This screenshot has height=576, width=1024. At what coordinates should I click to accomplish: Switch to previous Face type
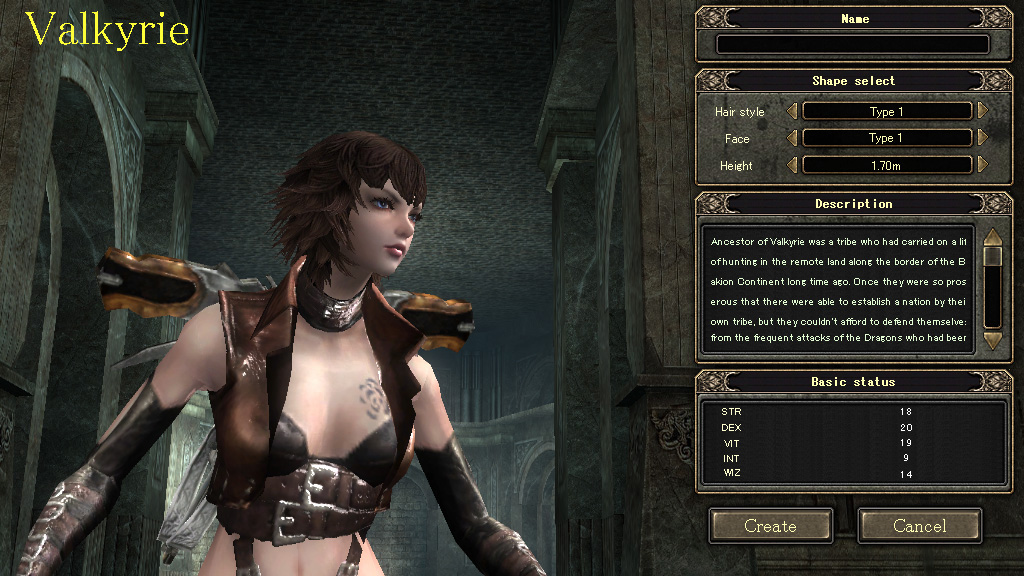(x=793, y=138)
